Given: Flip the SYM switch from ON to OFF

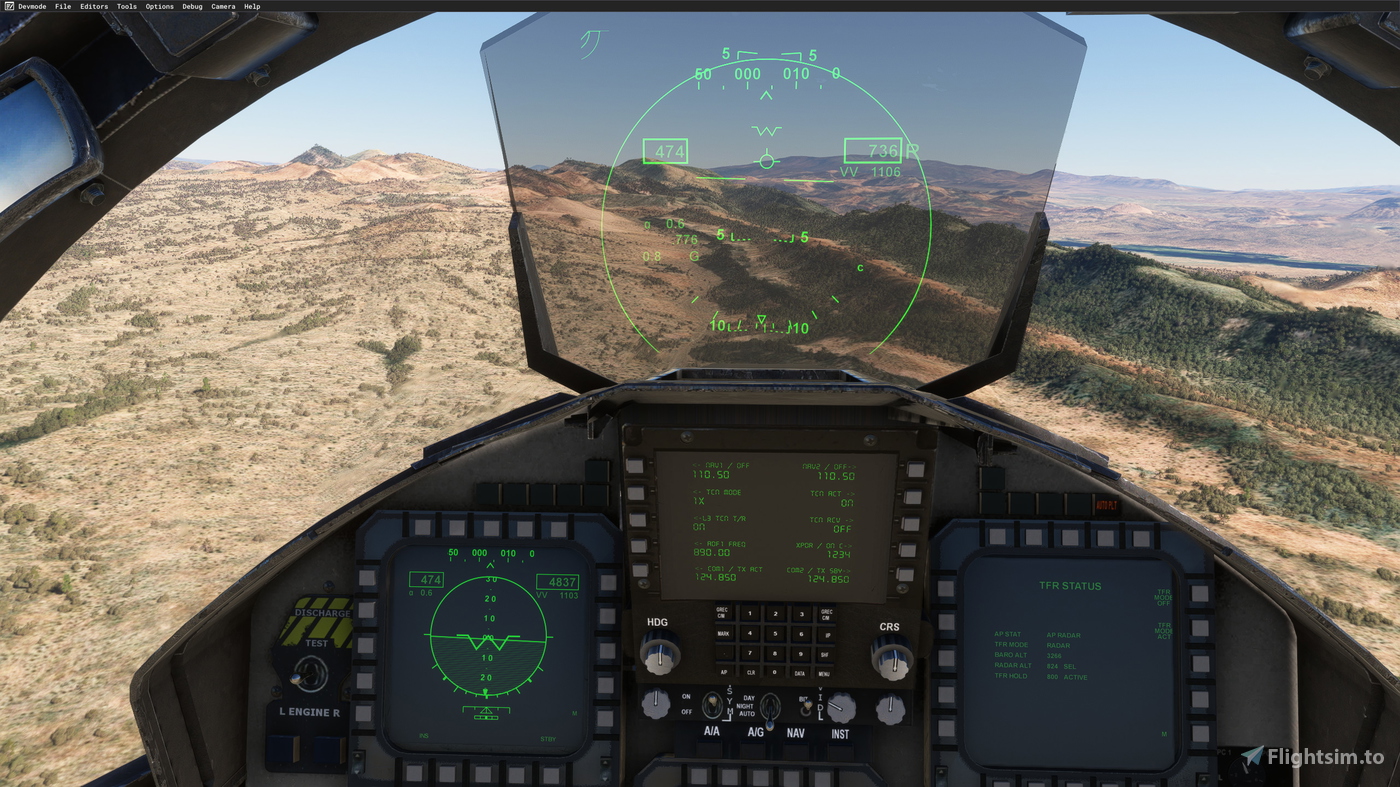Looking at the screenshot, I should pyautogui.click(x=712, y=704).
